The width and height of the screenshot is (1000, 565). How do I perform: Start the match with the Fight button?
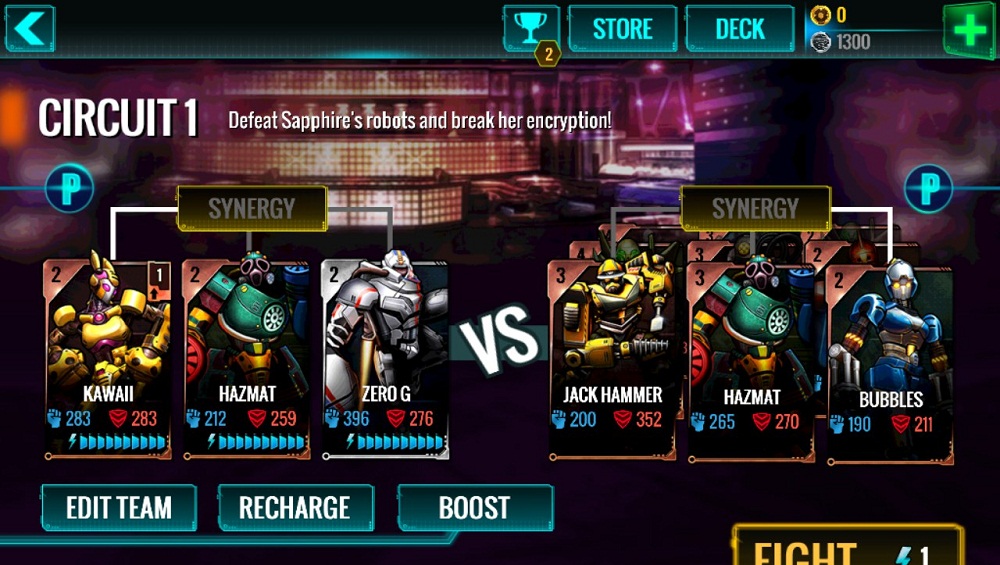[x=846, y=548]
